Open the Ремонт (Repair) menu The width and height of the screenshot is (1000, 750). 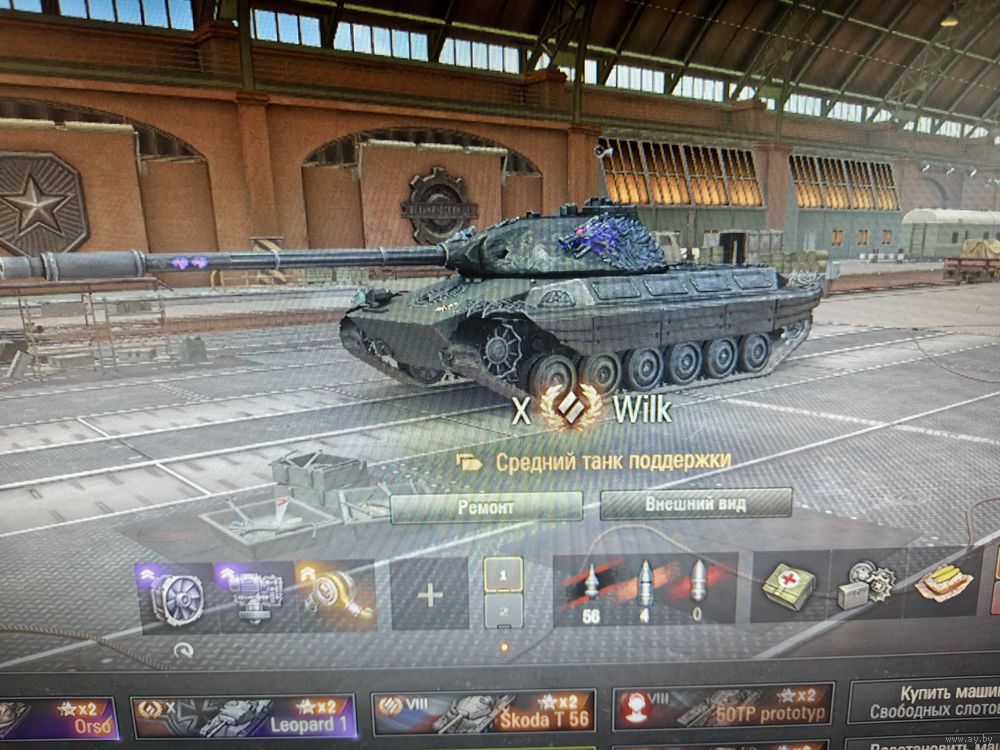[485, 507]
